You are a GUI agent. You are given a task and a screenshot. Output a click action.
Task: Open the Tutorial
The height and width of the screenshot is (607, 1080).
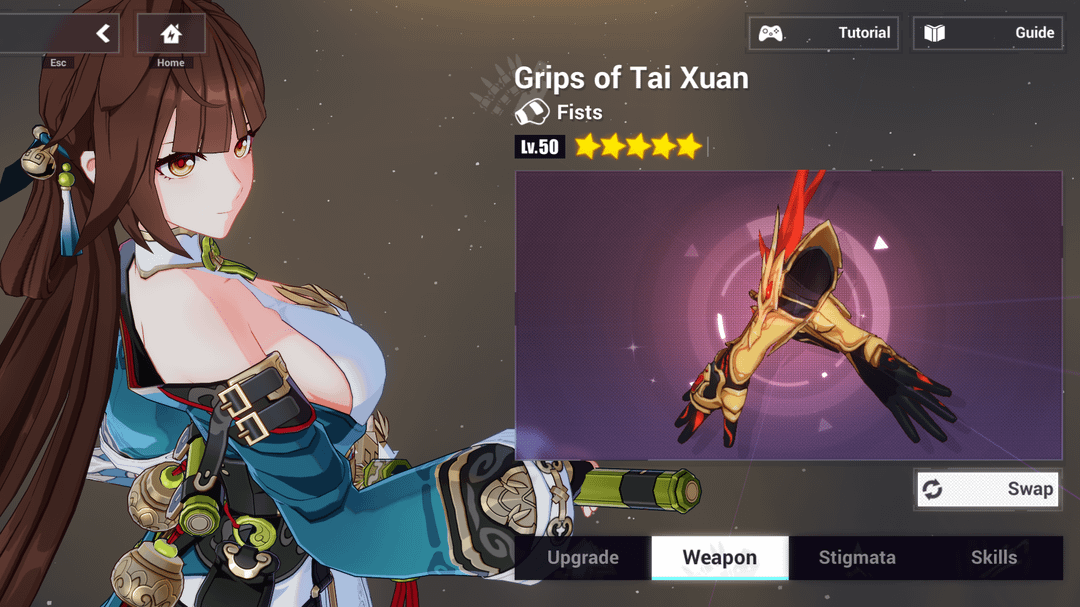click(824, 33)
